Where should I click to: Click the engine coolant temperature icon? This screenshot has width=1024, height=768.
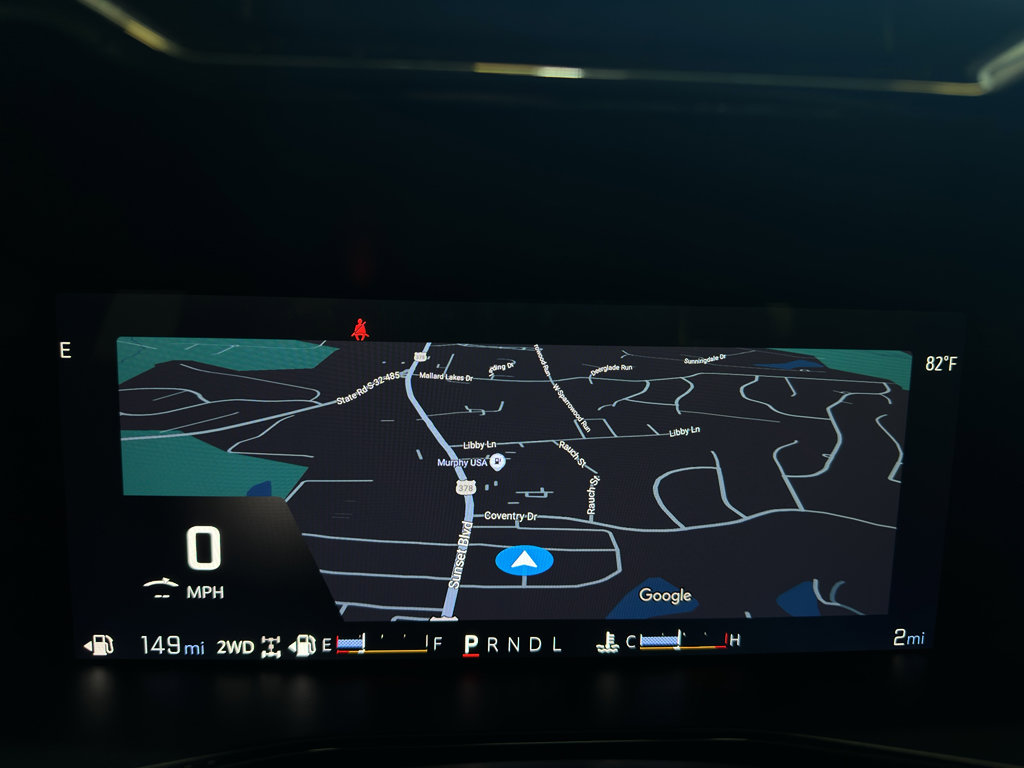(x=608, y=643)
